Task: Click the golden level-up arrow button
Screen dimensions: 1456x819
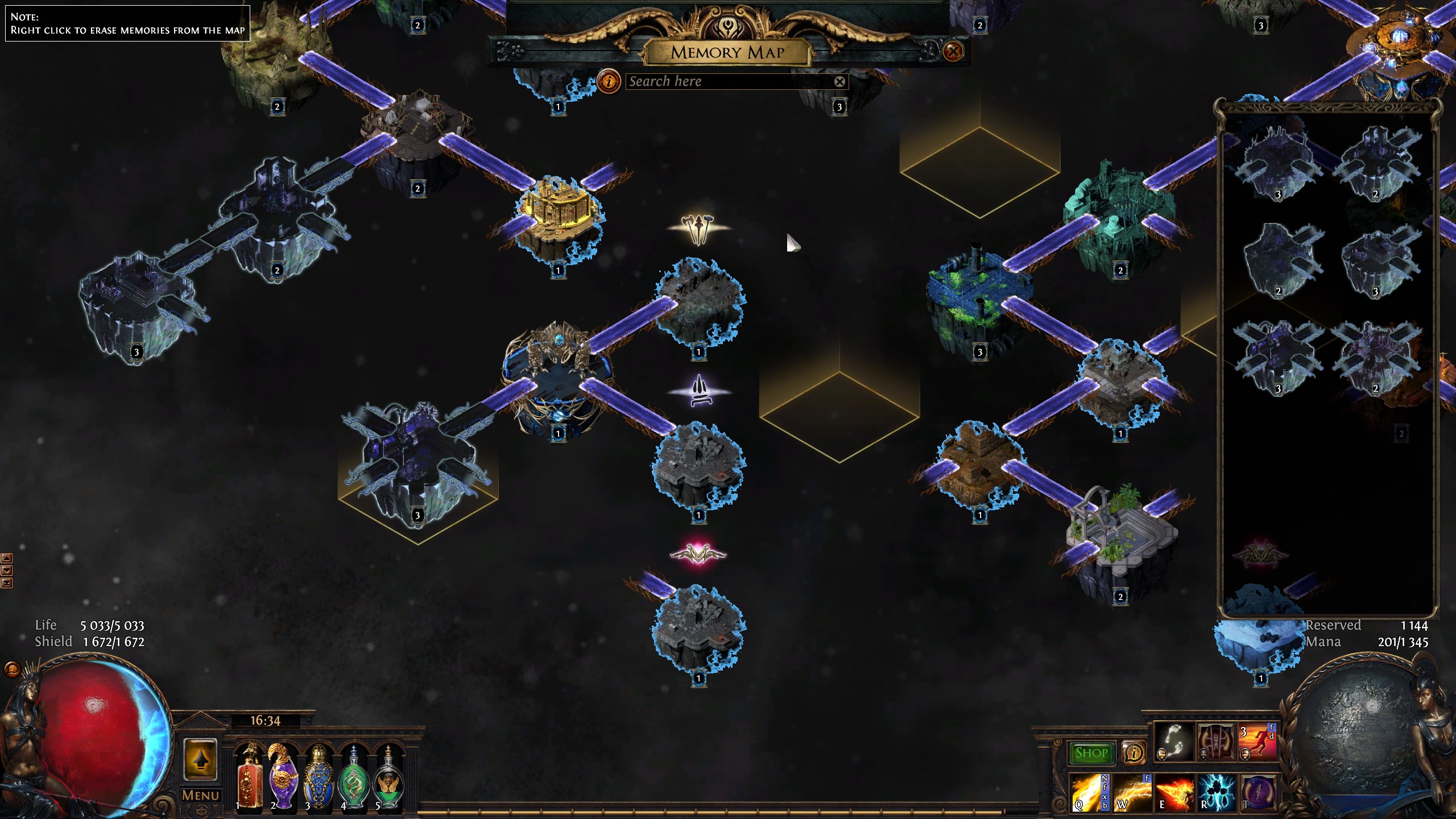Action: click(x=200, y=760)
